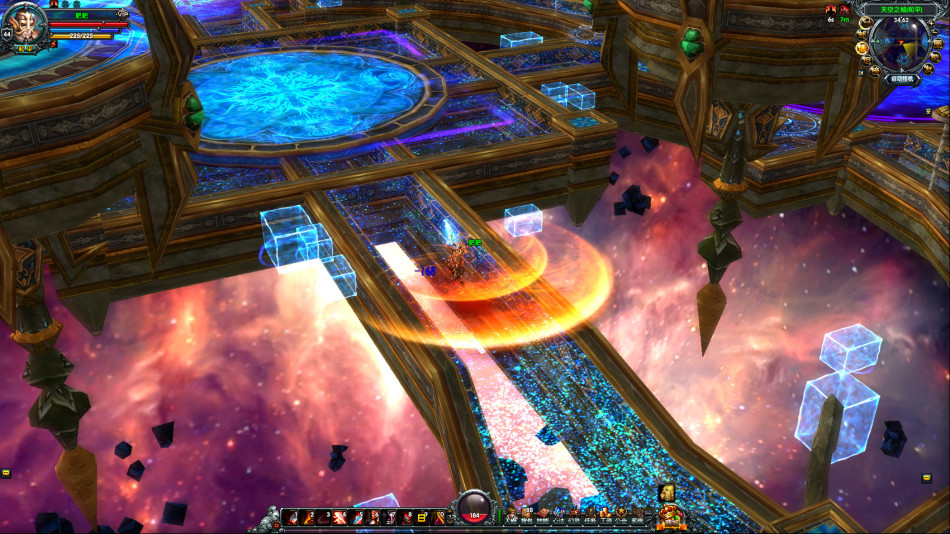Image resolution: width=950 pixels, height=534 pixels.
Task: Click the red-figure buff icon showing 7m
Action: click(x=845, y=10)
